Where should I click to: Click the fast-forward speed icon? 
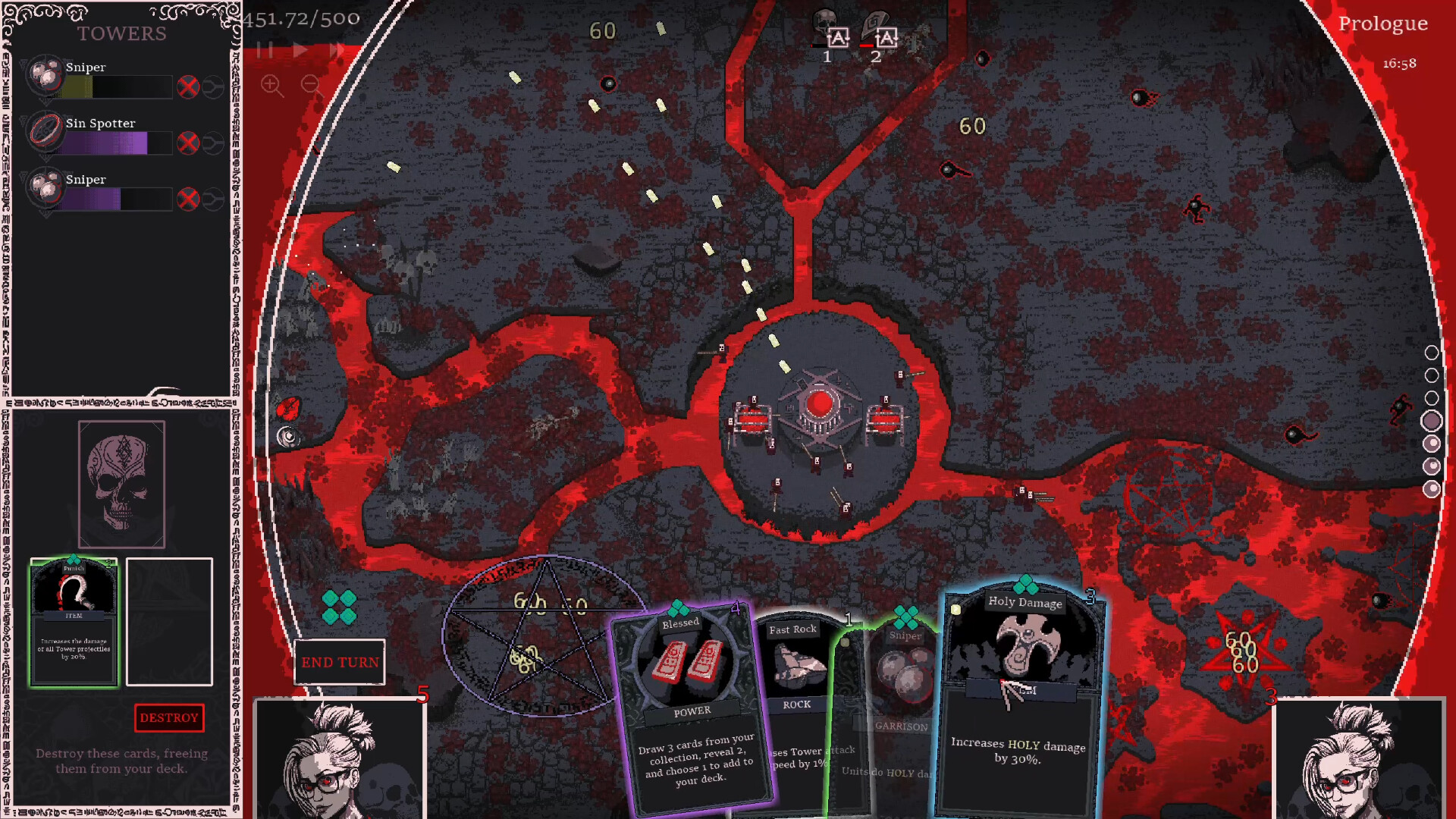point(336,49)
